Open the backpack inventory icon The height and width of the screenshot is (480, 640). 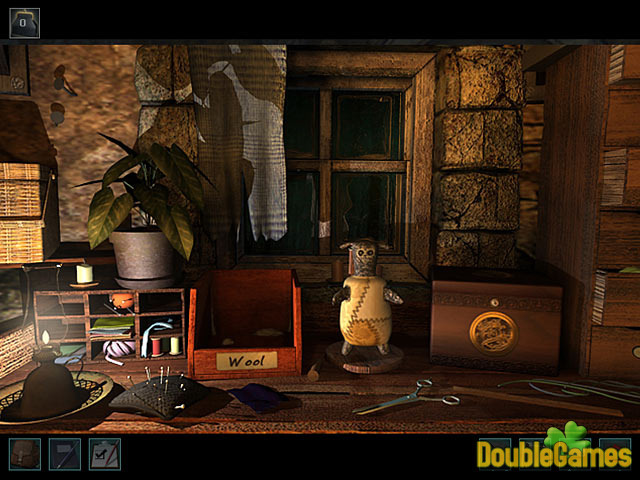24,454
